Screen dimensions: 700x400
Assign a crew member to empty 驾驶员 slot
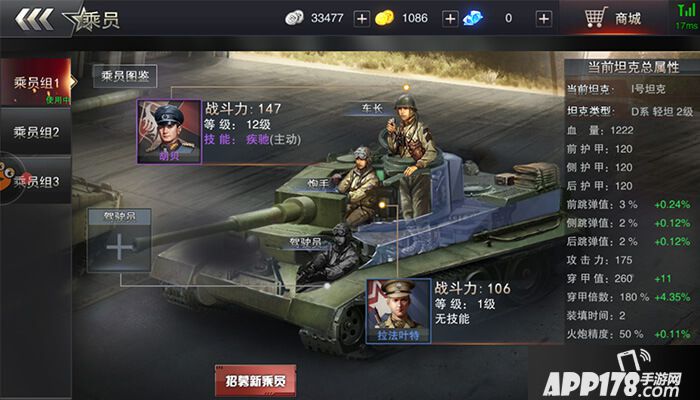(120, 246)
